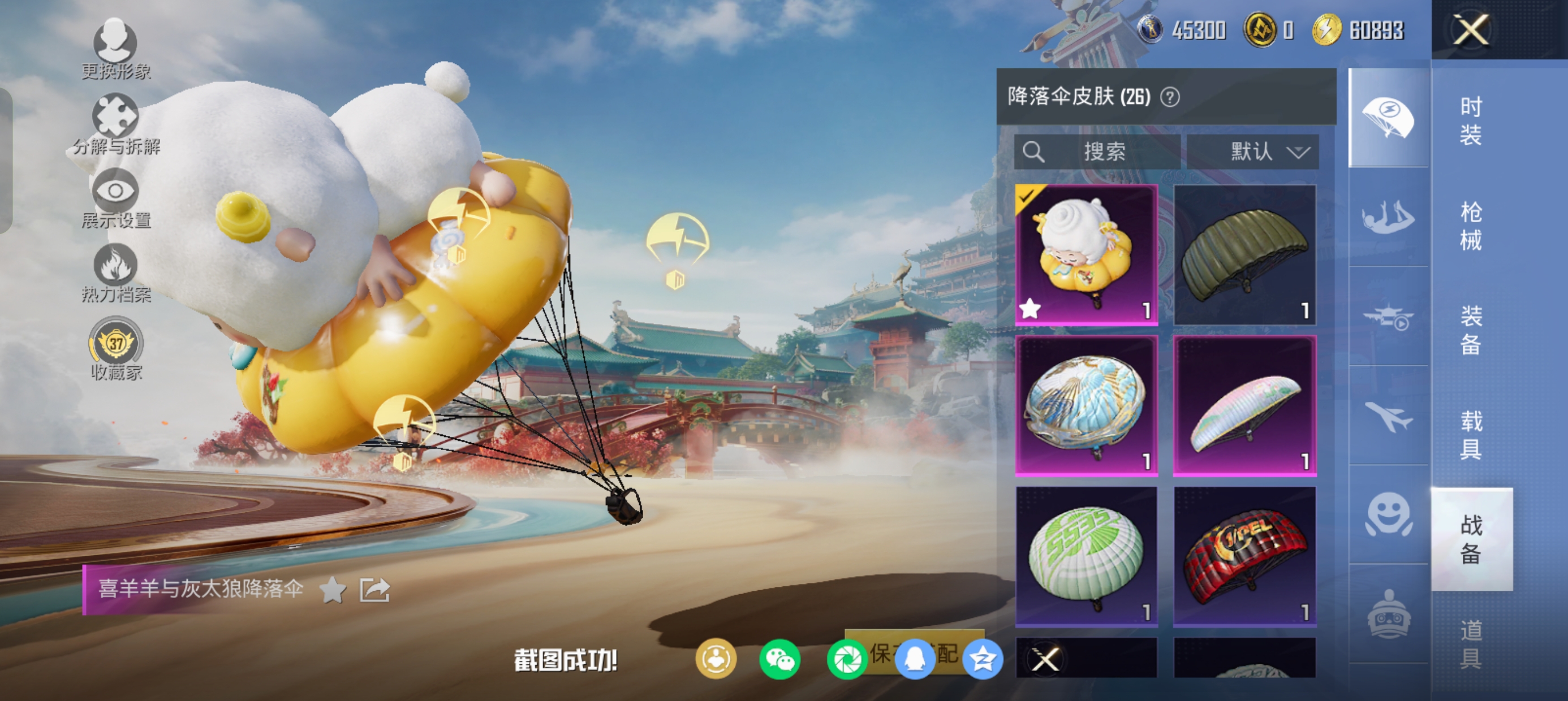Viewport: 1568px width, 701px height.
Task: Choose the blue wave pattern parachute
Action: click(1087, 405)
